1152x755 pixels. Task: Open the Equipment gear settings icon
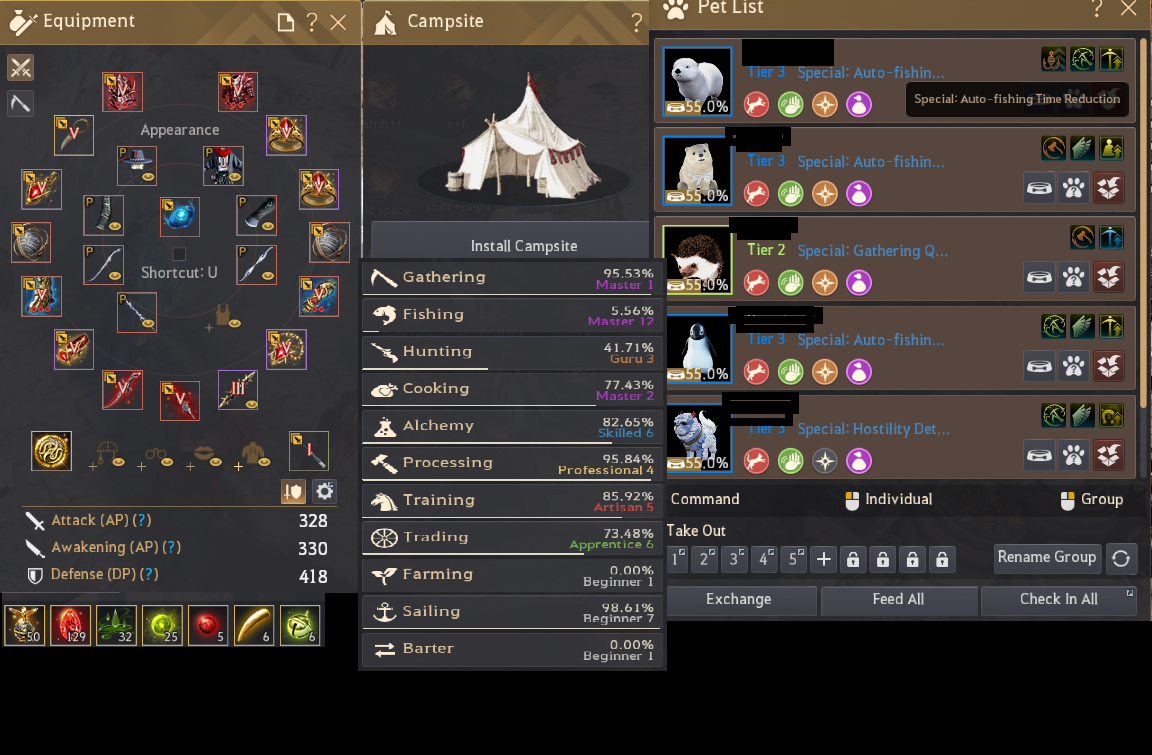[x=324, y=491]
